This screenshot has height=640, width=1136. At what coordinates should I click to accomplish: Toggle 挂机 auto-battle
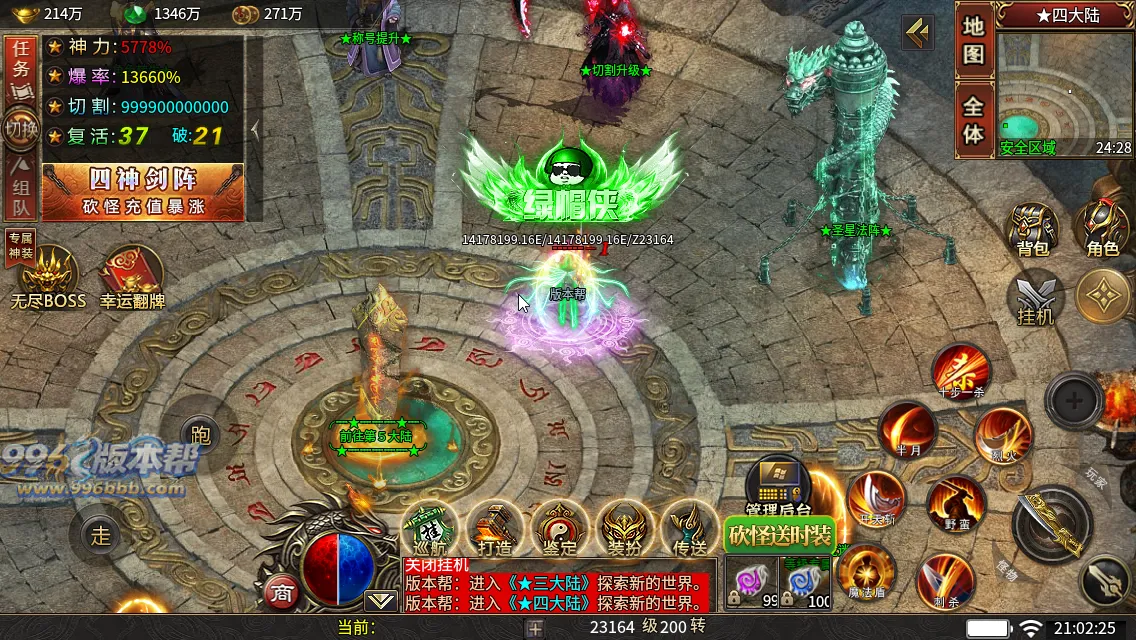(1036, 300)
